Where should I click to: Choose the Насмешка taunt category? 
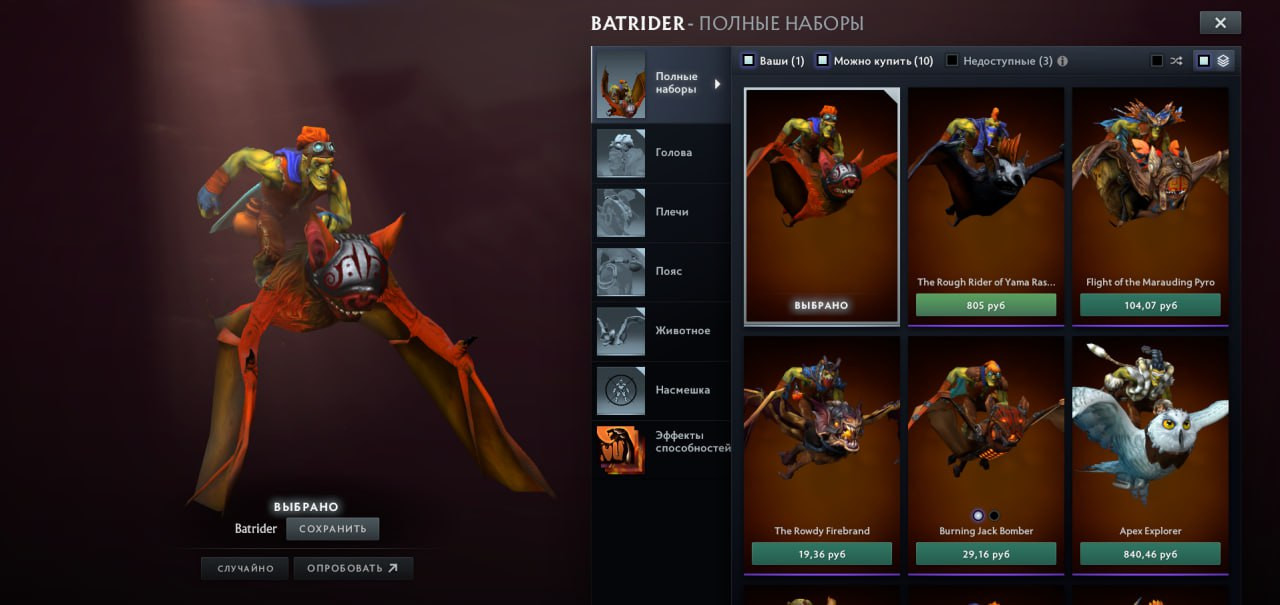coord(660,390)
